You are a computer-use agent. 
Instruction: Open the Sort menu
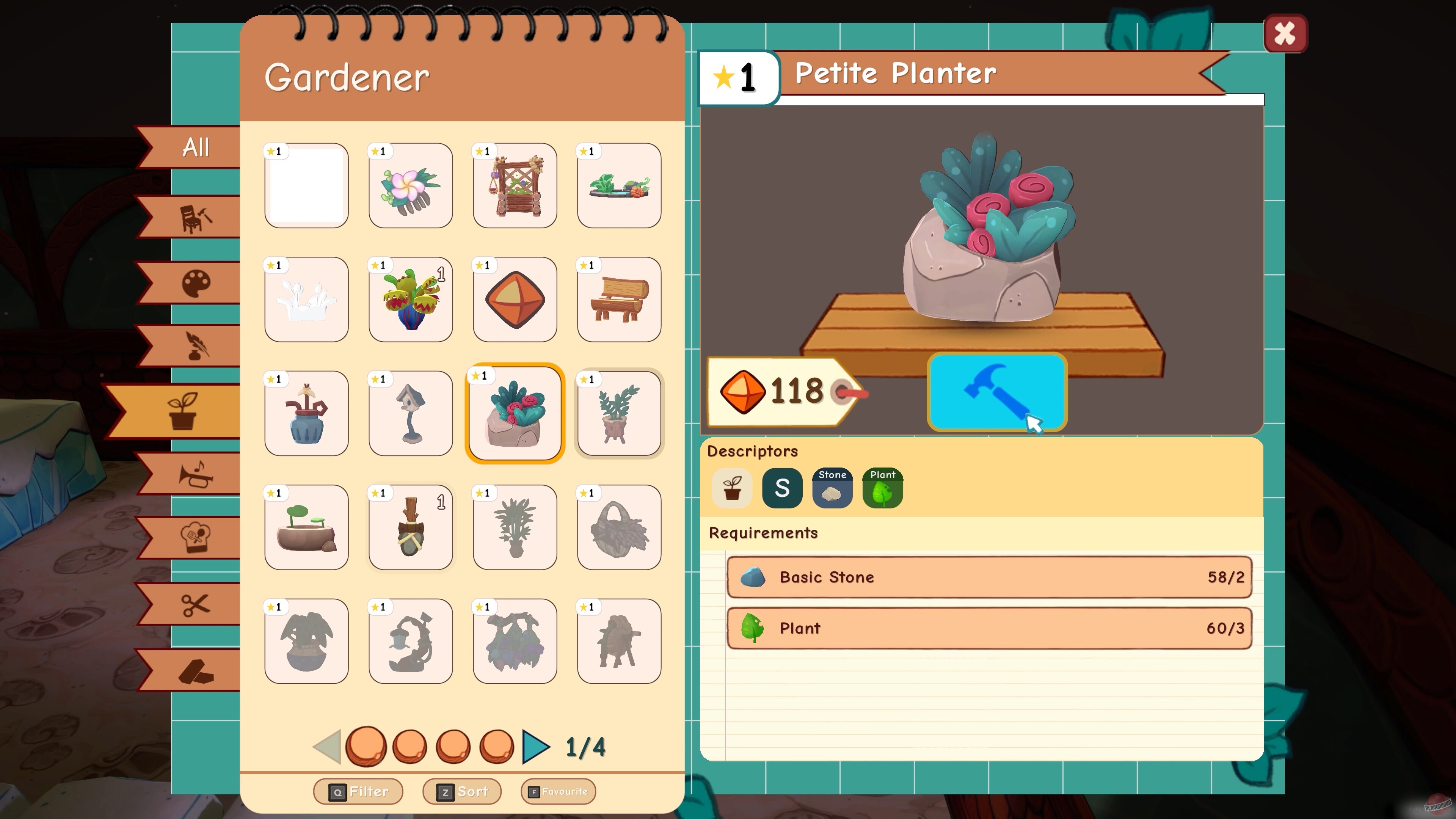pyautogui.click(x=462, y=791)
